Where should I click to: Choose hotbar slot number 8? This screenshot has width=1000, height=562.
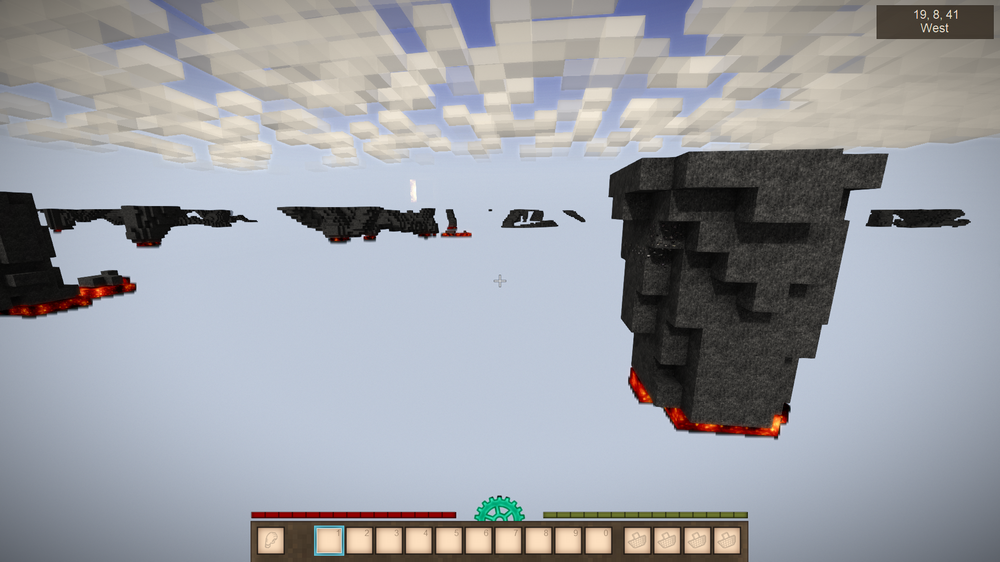(539, 541)
